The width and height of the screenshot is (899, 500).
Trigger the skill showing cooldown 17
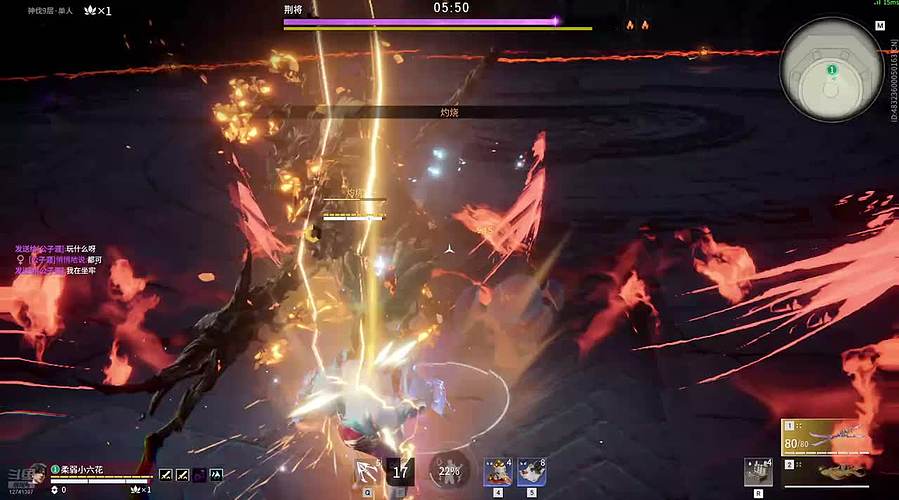400,472
